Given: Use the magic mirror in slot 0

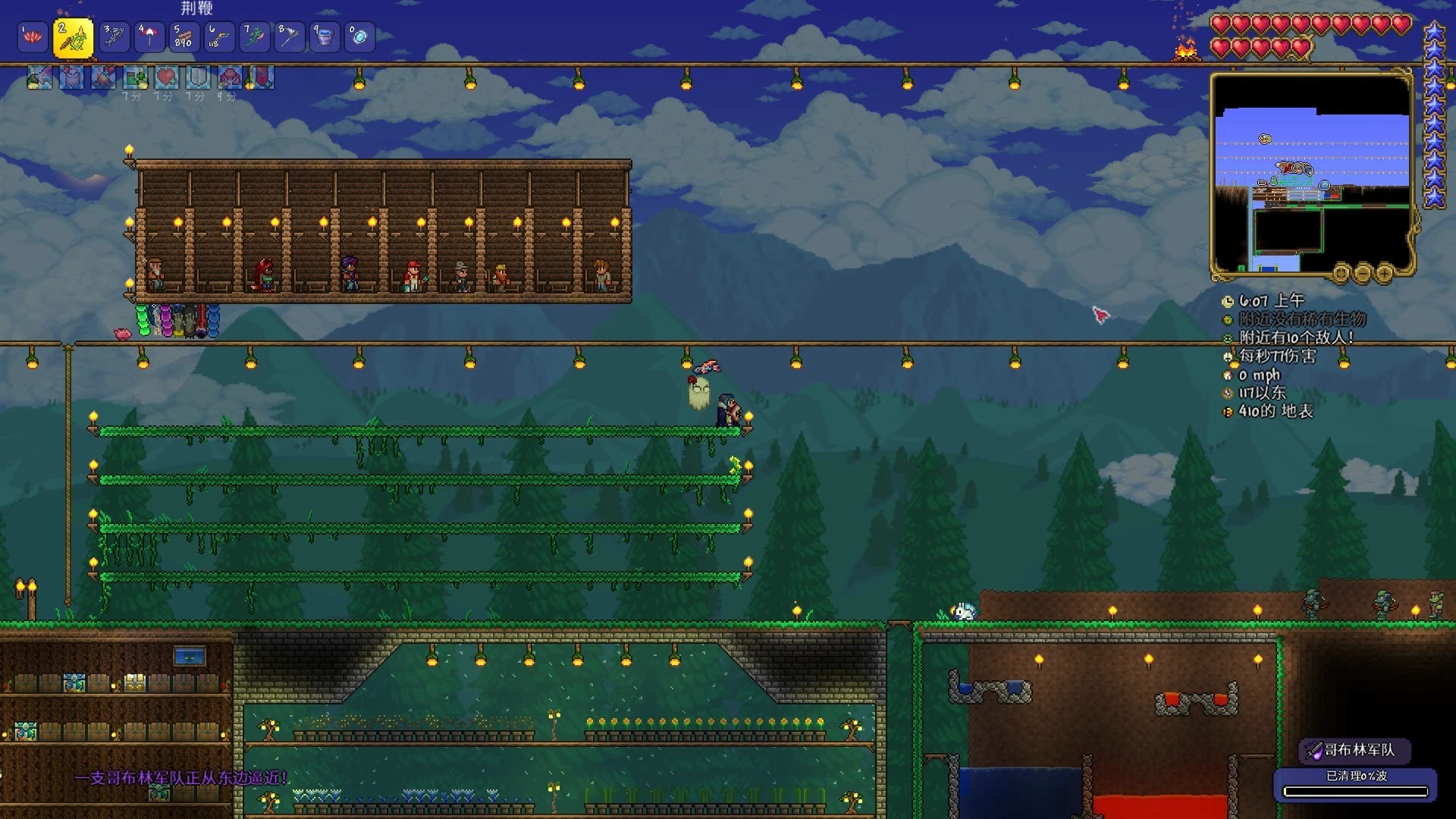Looking at the screenshot, I should point(359,36).
